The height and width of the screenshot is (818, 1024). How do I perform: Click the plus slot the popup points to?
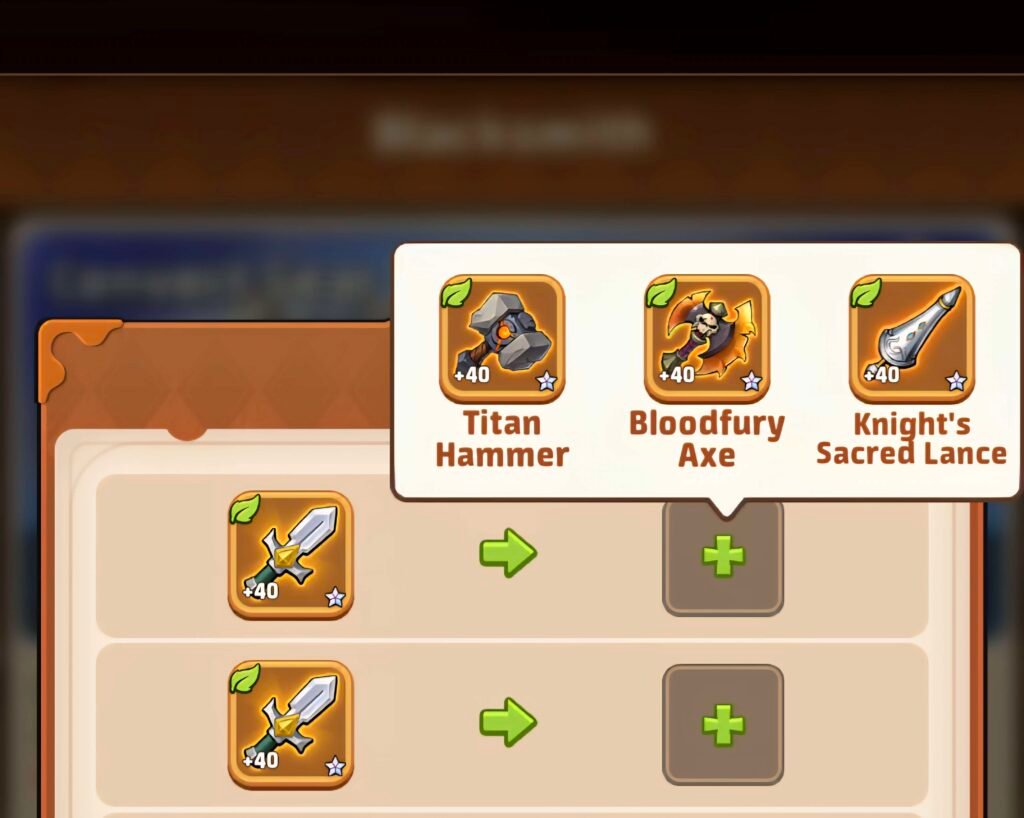tap(723, 557)
